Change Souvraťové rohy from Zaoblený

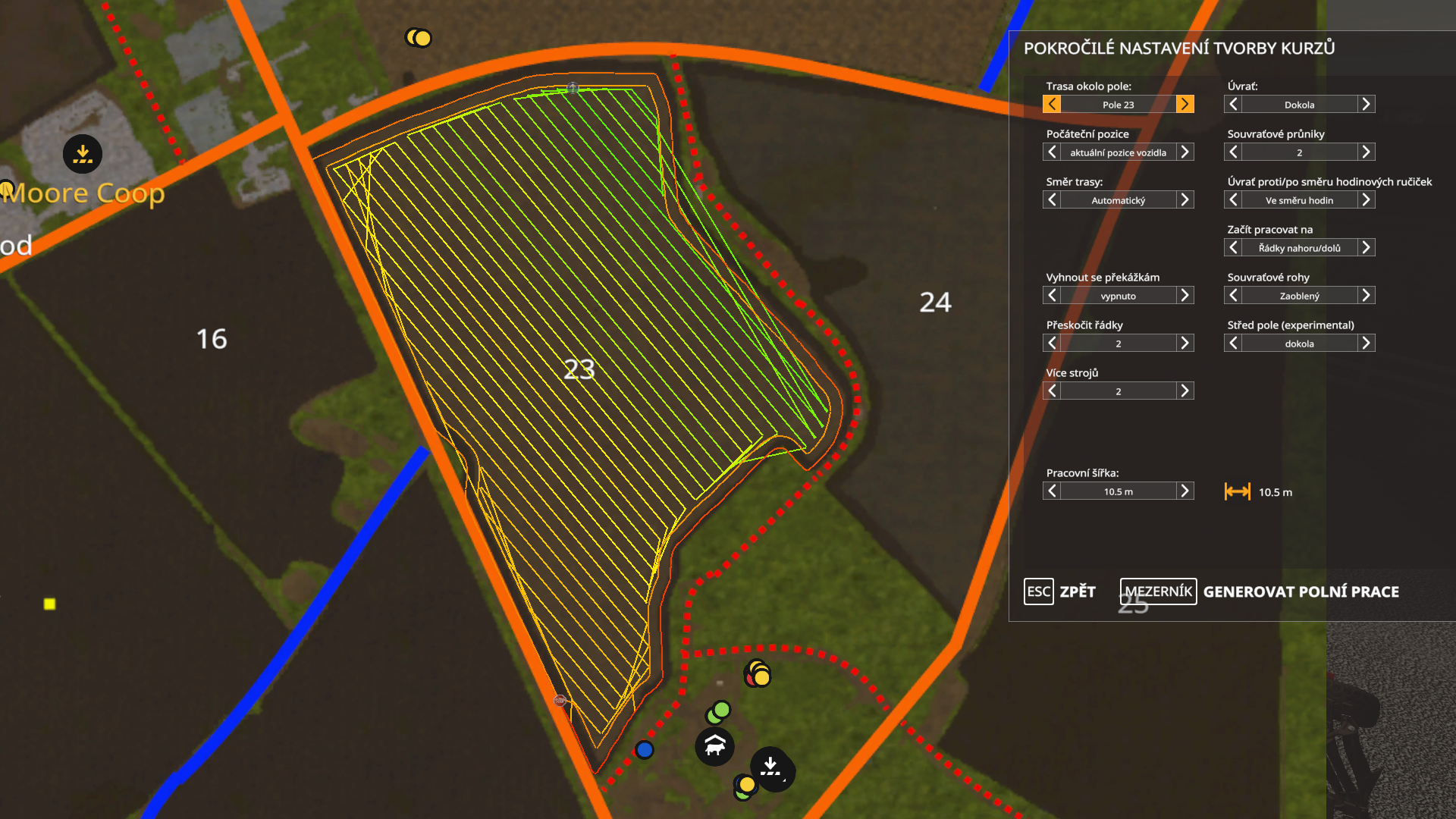click(x=1365, y=295)
